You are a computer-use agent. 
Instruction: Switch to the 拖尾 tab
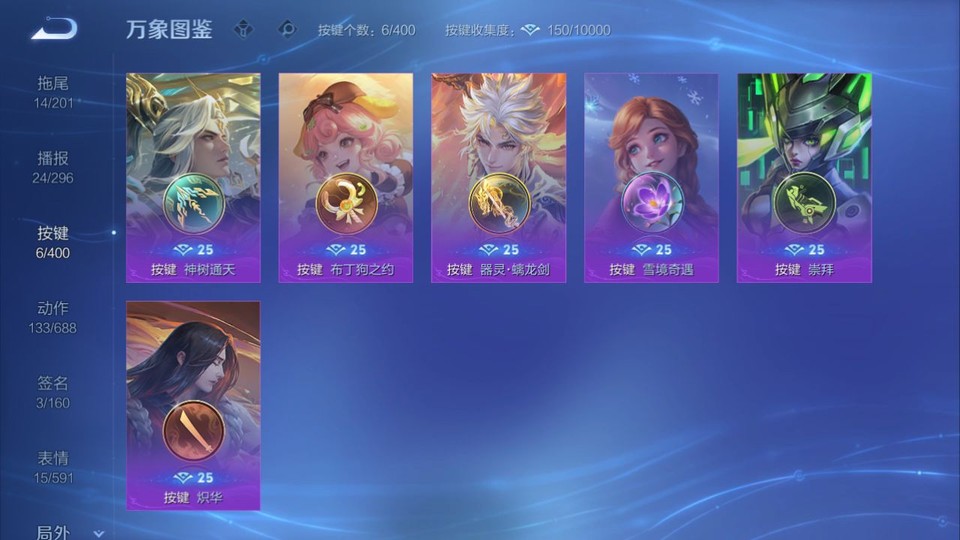(x=53, y=92)
